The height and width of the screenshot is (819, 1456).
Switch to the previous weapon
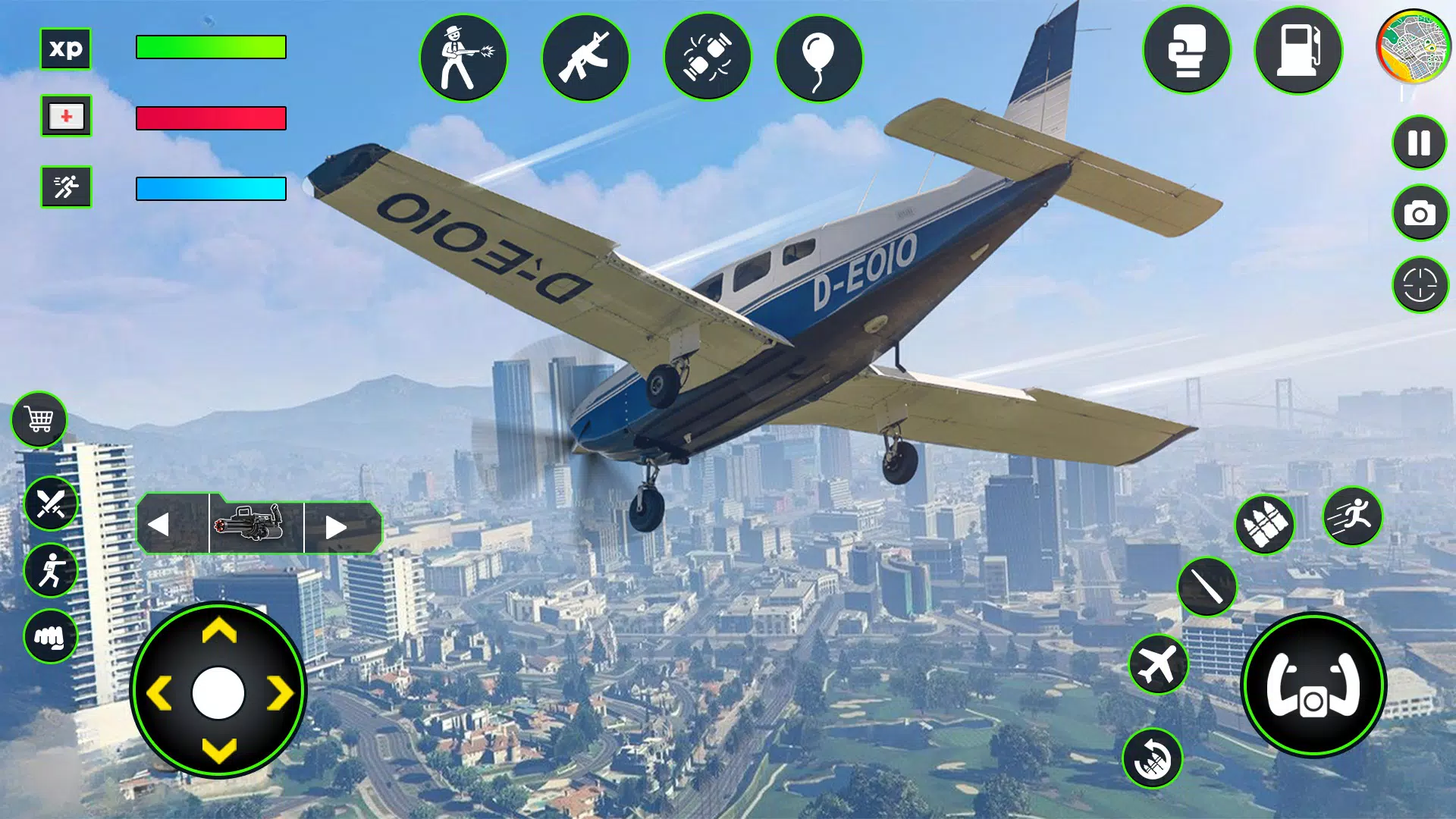point(159,525)
